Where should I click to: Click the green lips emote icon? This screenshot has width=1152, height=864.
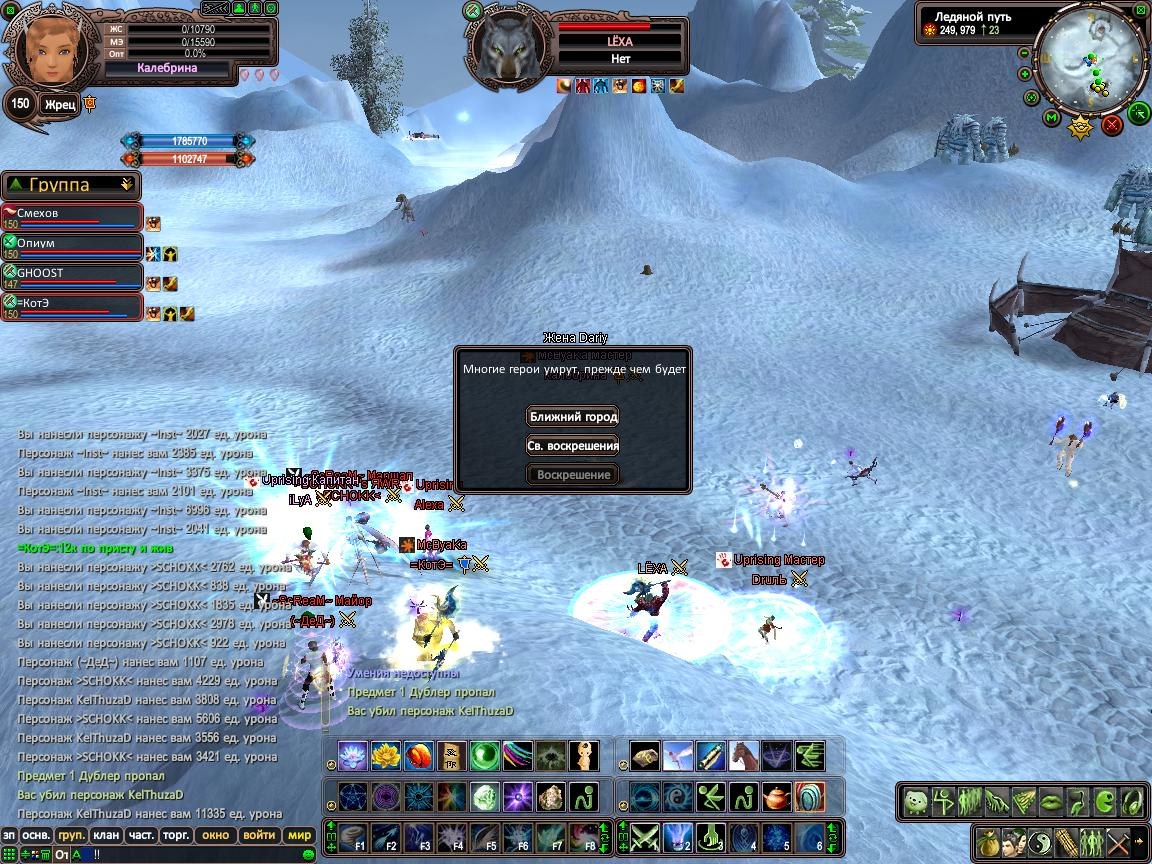pos(1049,801)
